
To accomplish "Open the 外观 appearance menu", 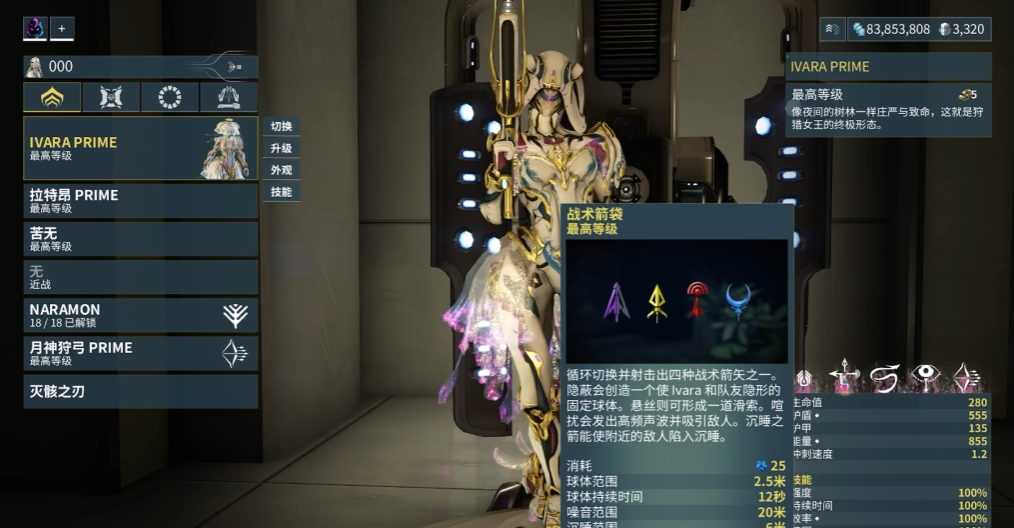I will (x=281, y=170).
